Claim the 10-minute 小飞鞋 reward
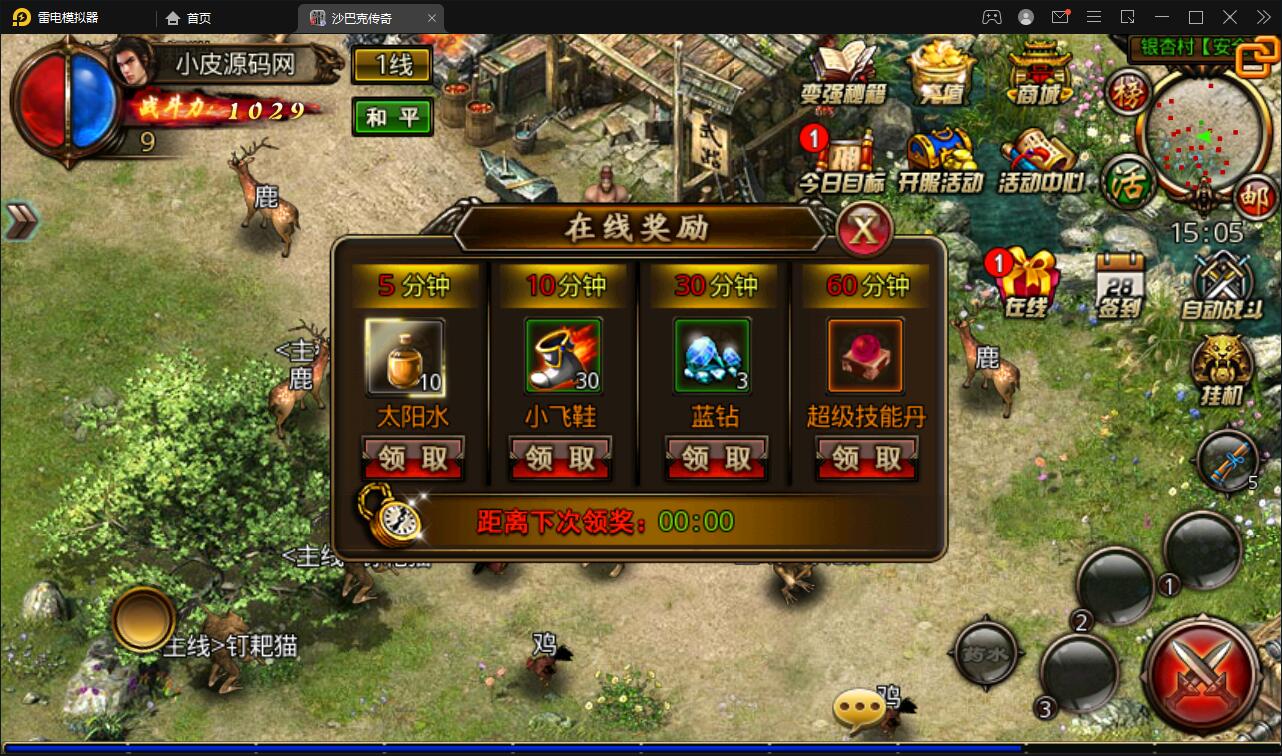 560,459
